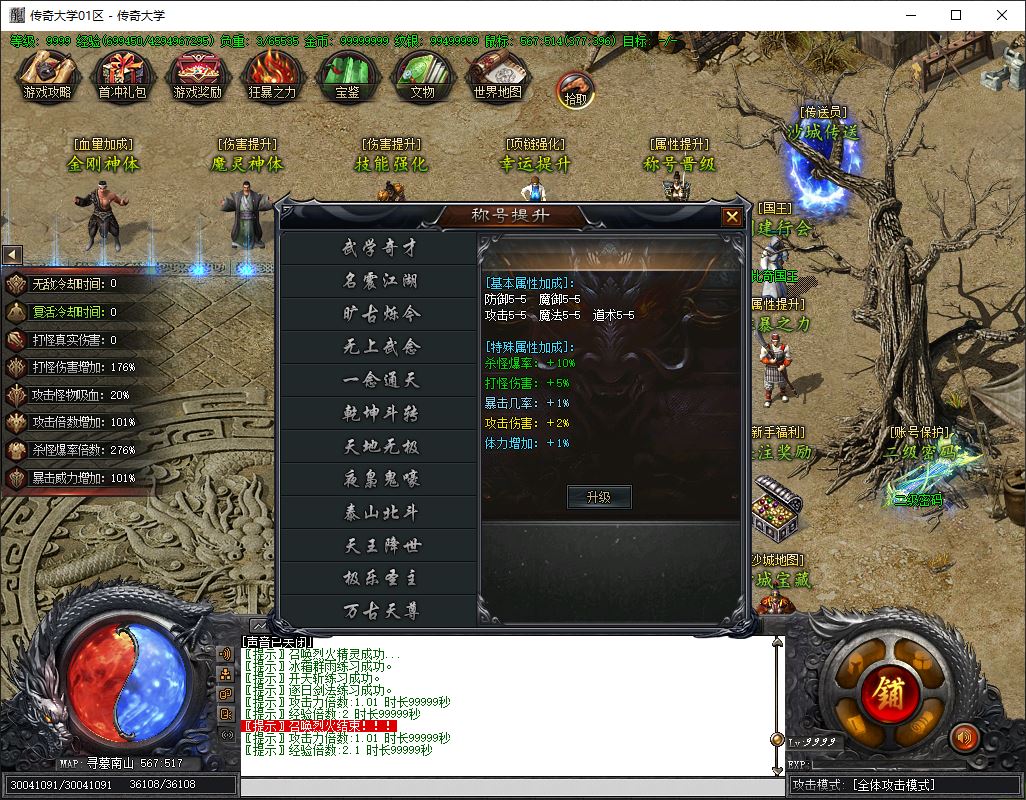The width and height of the screenshot is (1026, 800).
Task: Select the 武学奇才 title entry
Action: (x=380, y=248)
